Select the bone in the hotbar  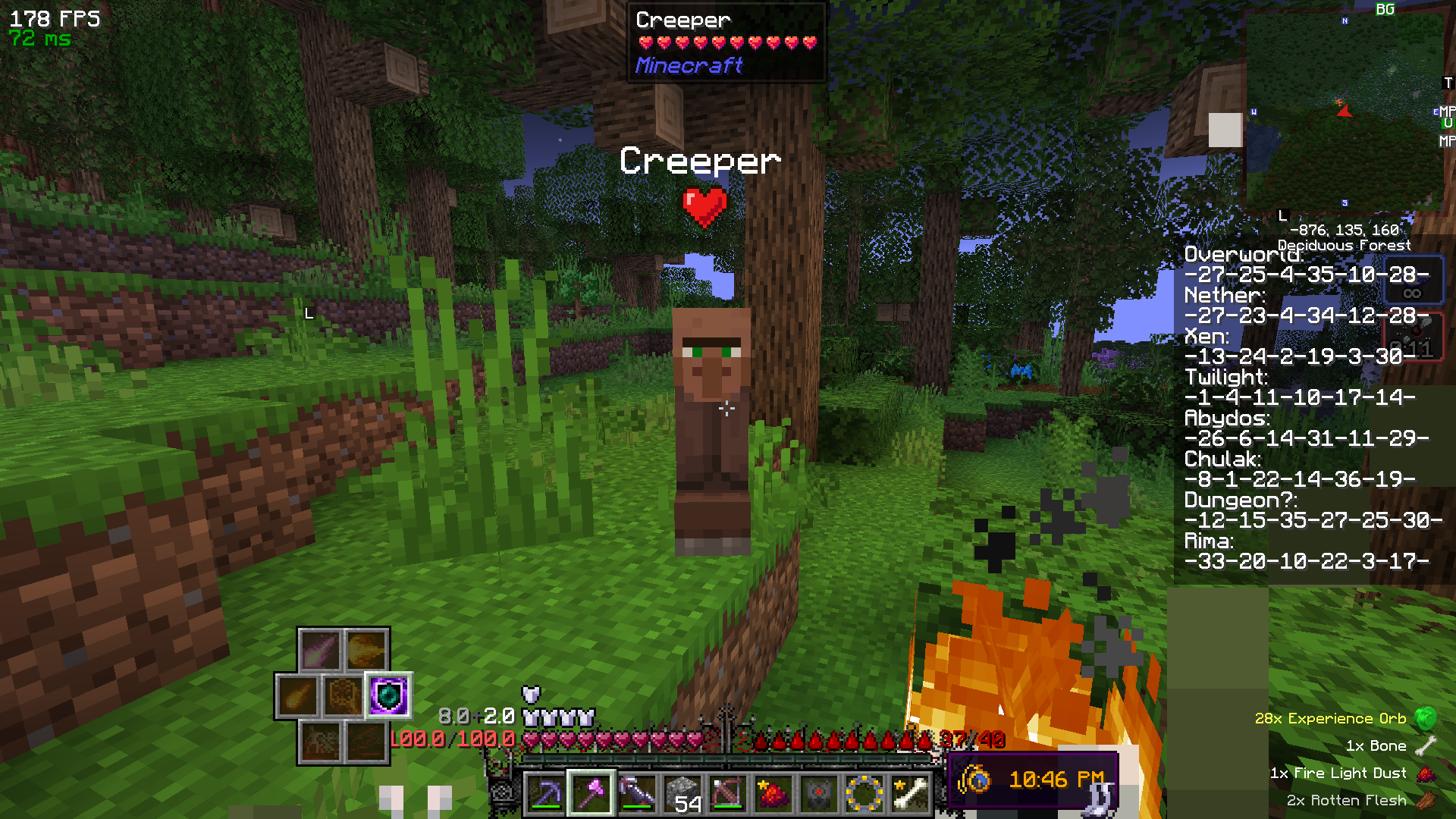(909, 794)
